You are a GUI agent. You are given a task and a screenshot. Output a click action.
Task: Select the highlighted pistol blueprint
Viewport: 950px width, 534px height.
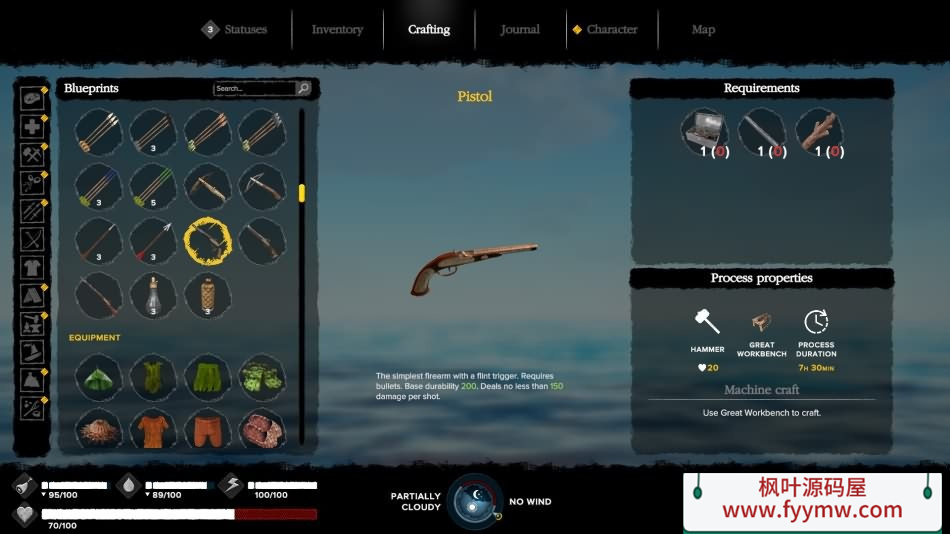pyautogui.click(x=208, y=241)
